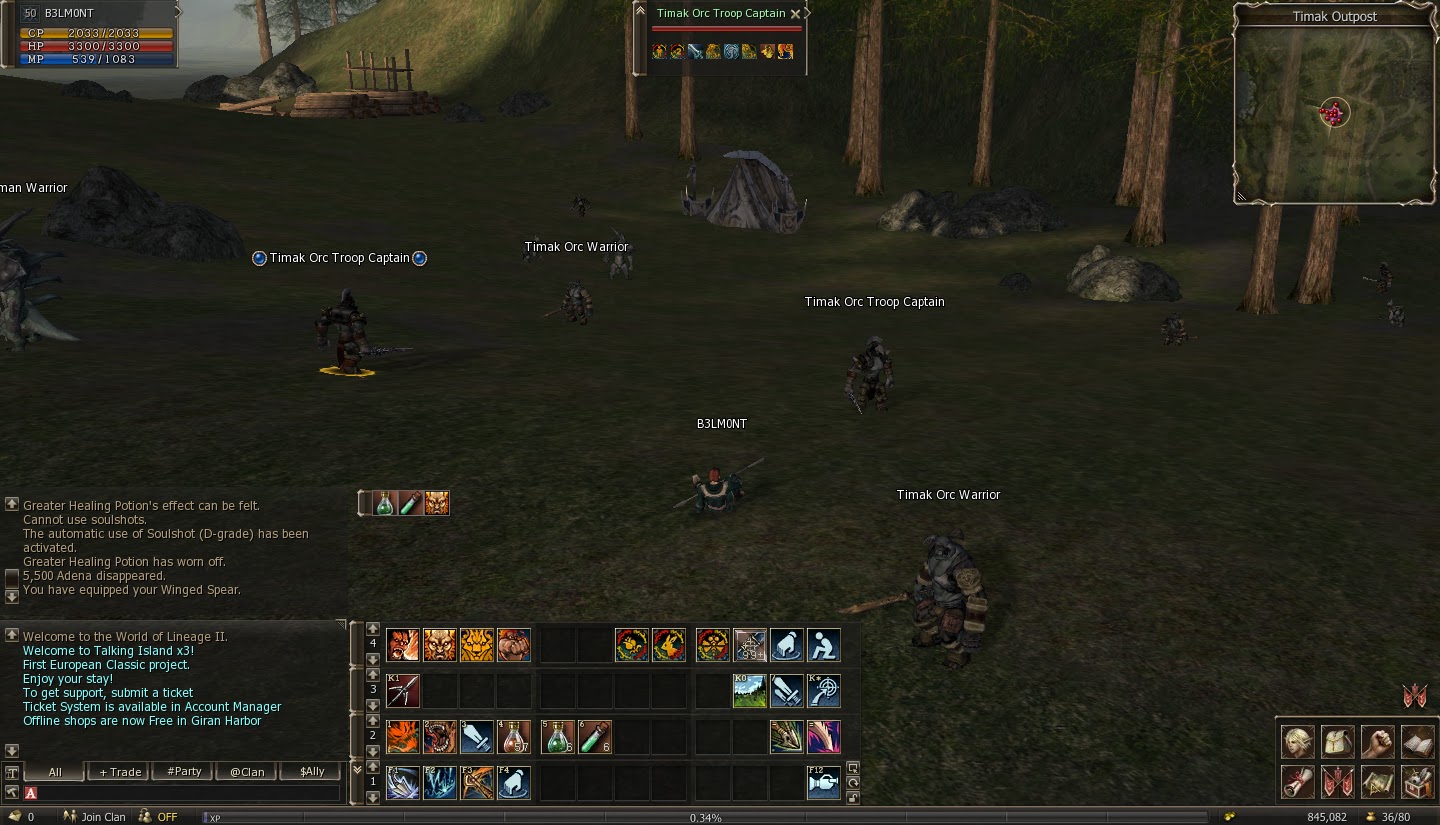
Task: Step hotbar row 1 up with its arrow
Action: (371, 768)
